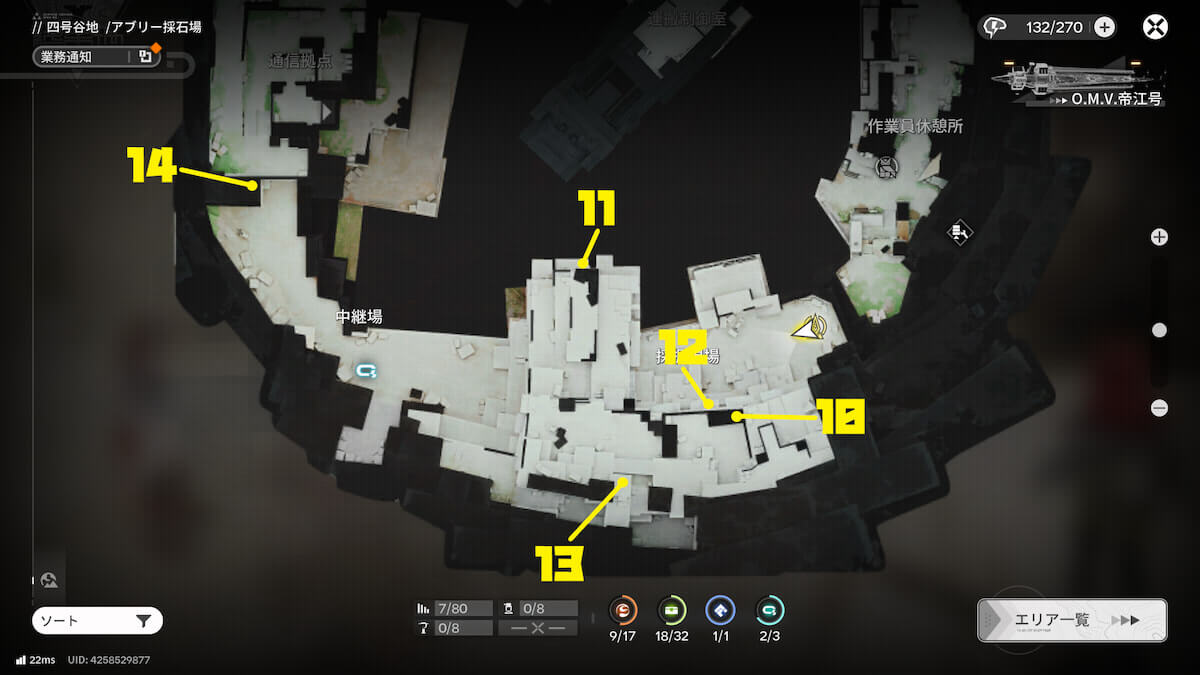Open the ソート filter selector
The width and height of the screenshot is (1200, 675).
[97, 621]
